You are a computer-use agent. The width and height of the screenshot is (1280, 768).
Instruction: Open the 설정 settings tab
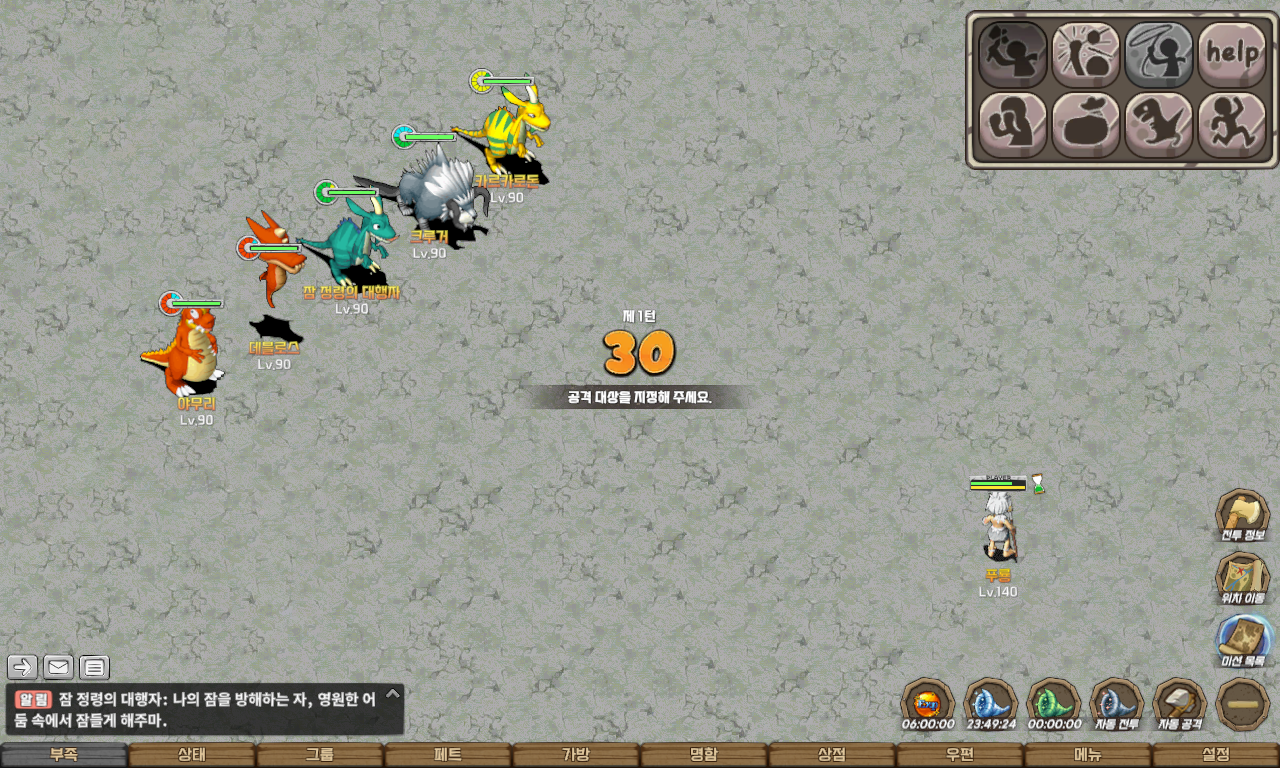[1215, 755]
